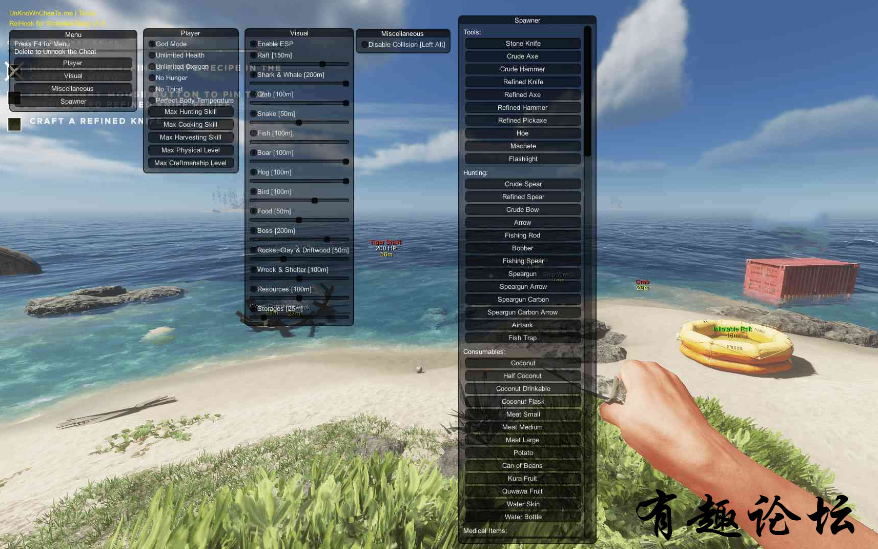Open the Player section in Menu
This screenshot has width=878, height=549.
point(73,63)
